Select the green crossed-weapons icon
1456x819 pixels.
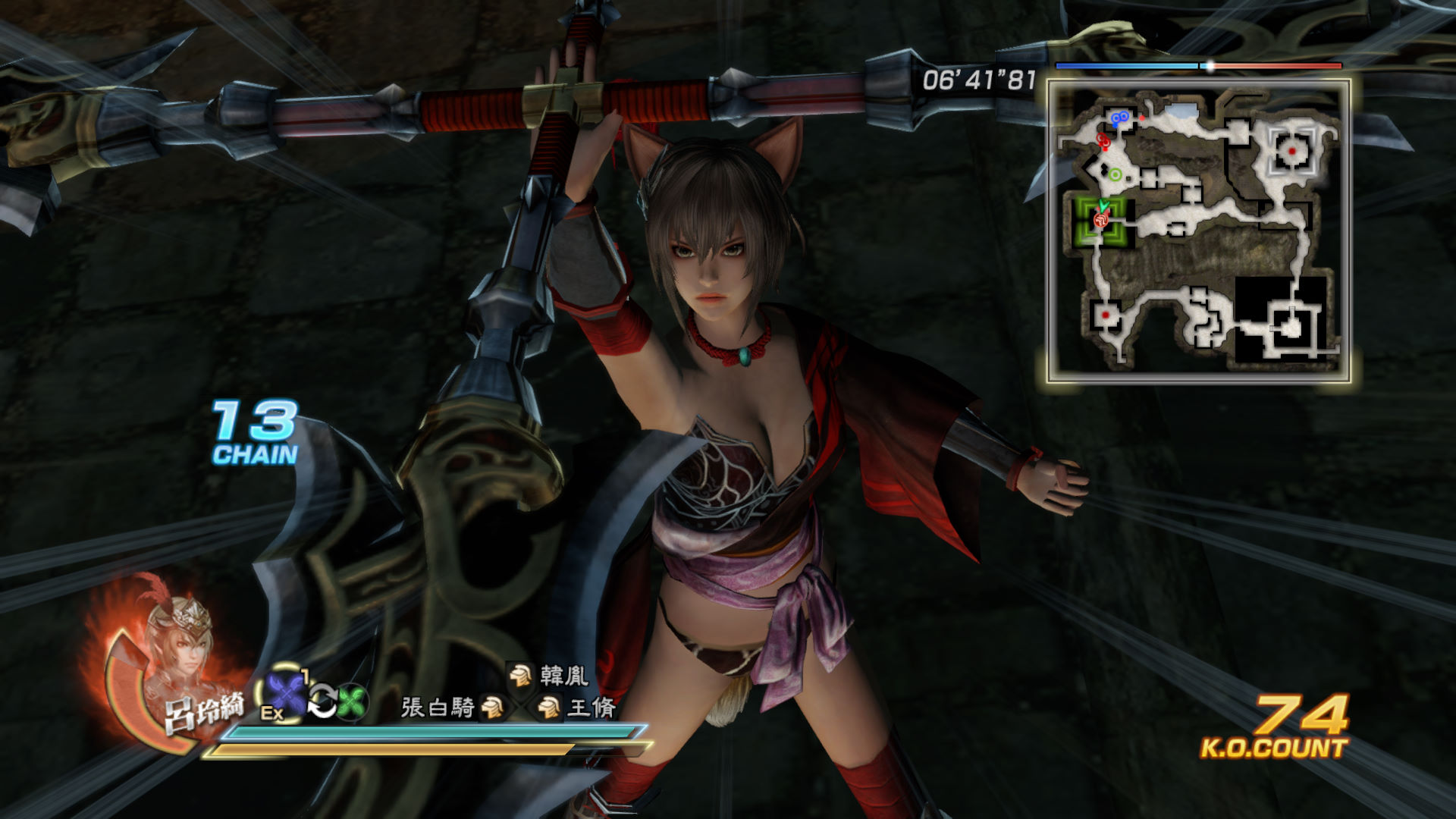pyautogui.click(x=352, y=701)
